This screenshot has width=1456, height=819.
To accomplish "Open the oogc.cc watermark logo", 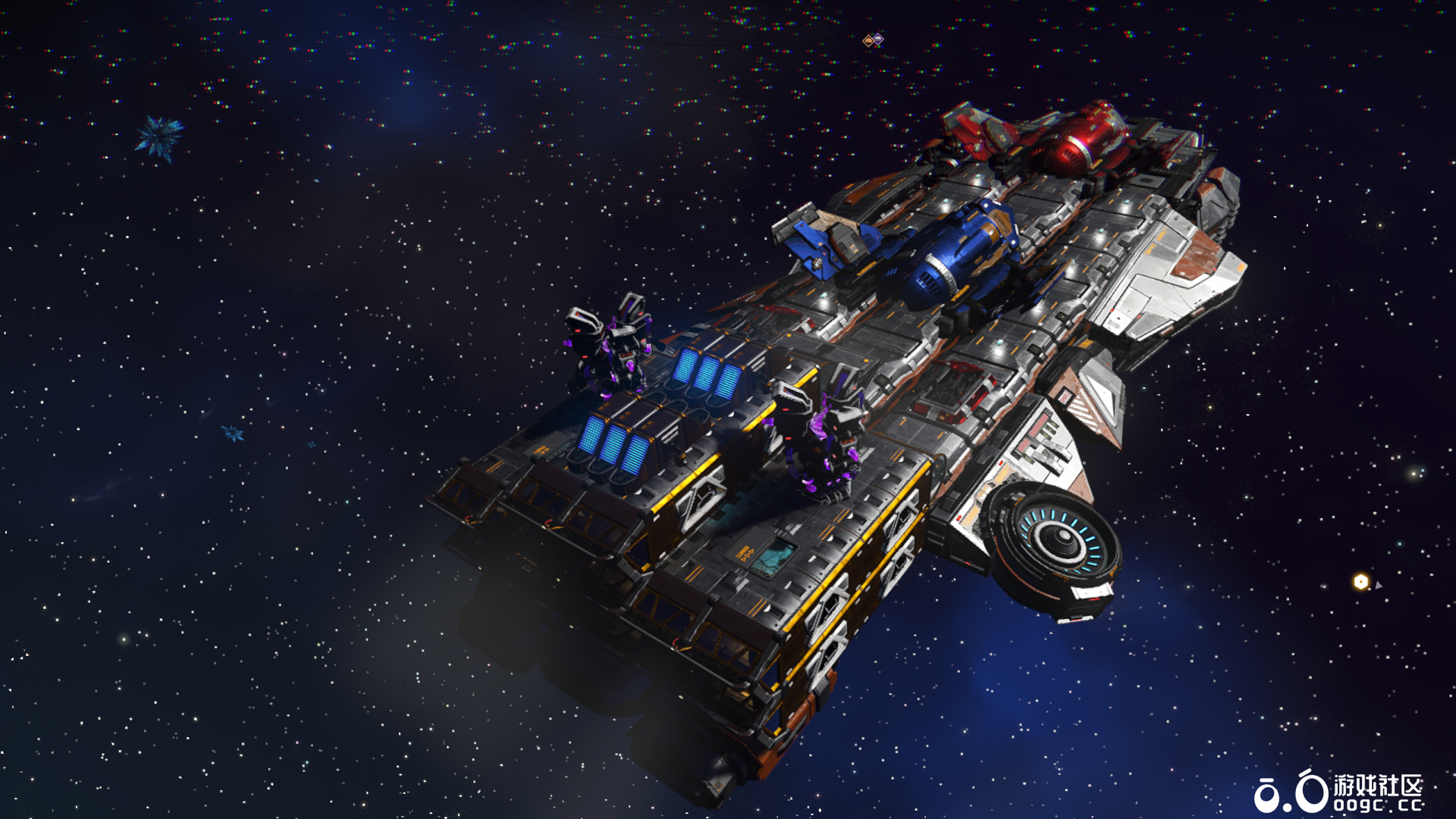I will click(1338, 792).
